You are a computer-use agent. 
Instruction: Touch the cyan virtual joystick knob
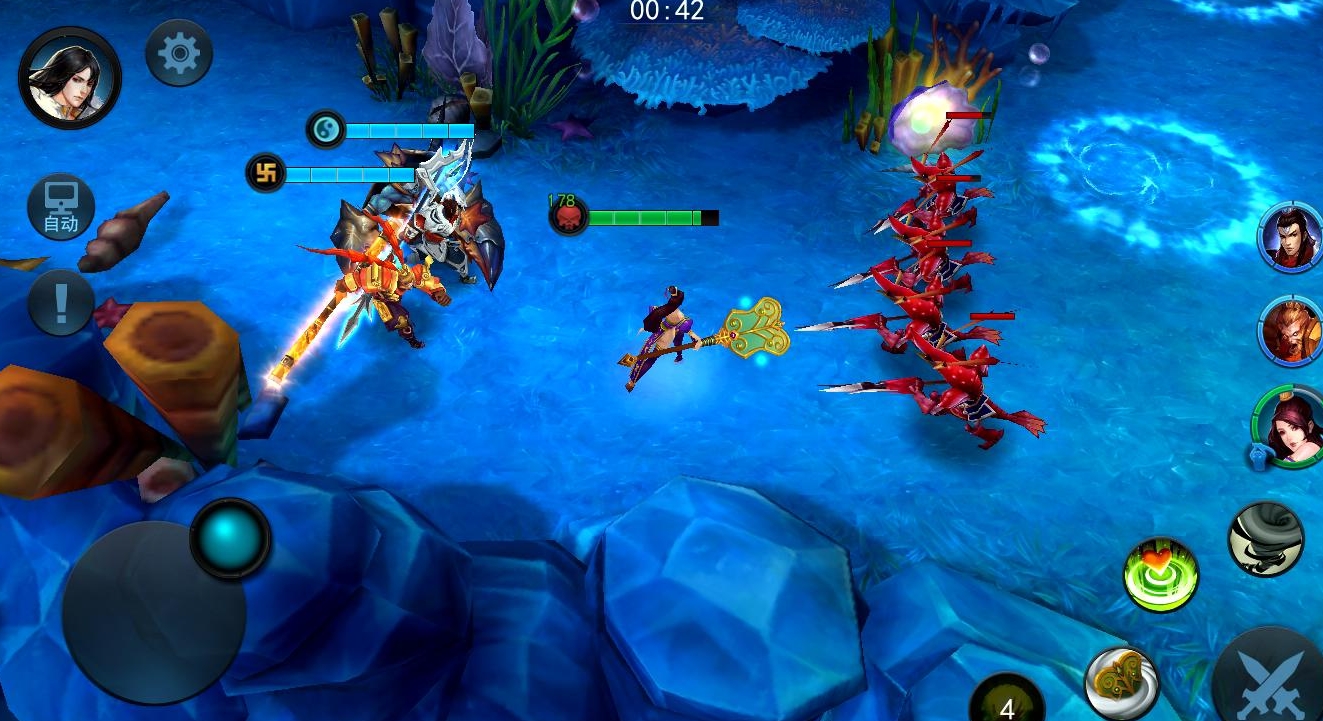(x=230, y=538)
